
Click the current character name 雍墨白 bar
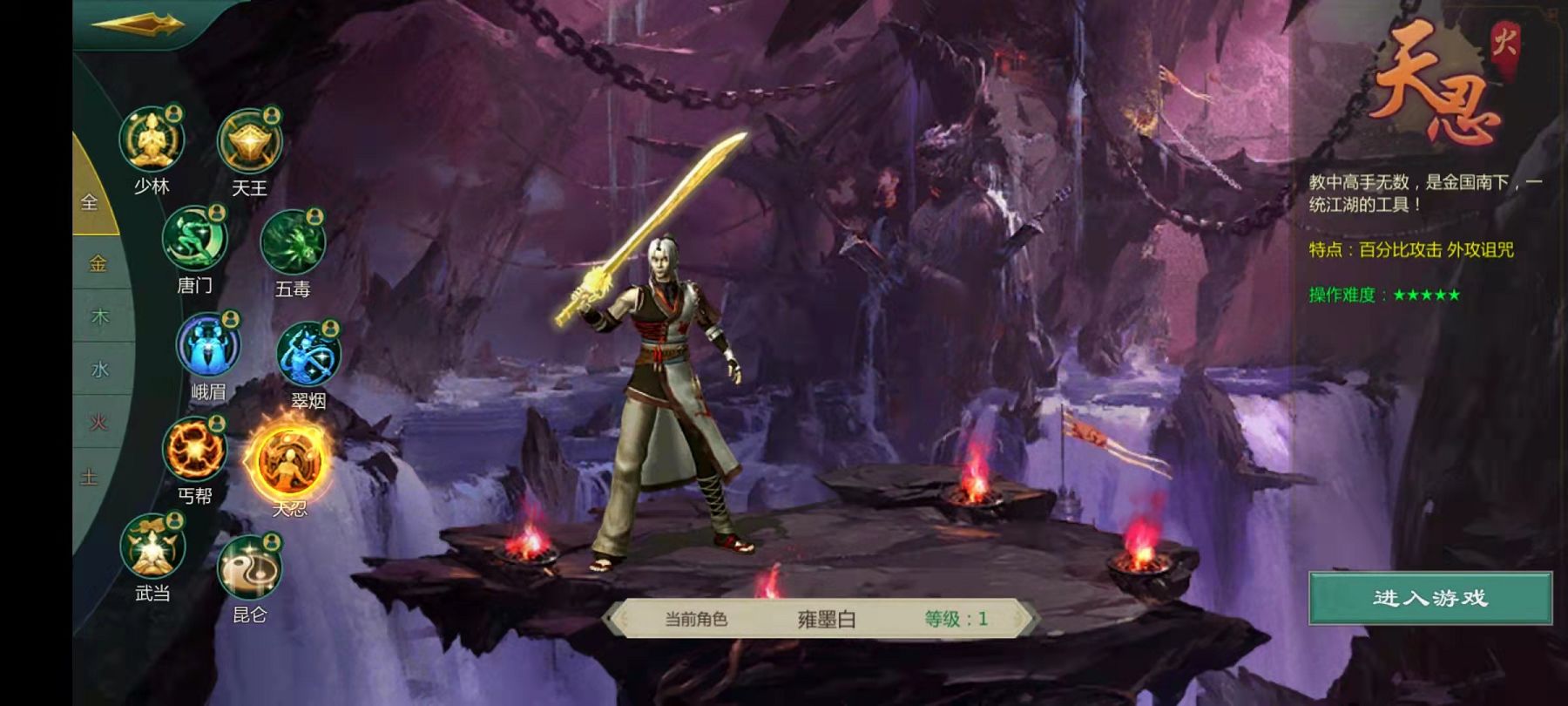[x=825, y=619]
